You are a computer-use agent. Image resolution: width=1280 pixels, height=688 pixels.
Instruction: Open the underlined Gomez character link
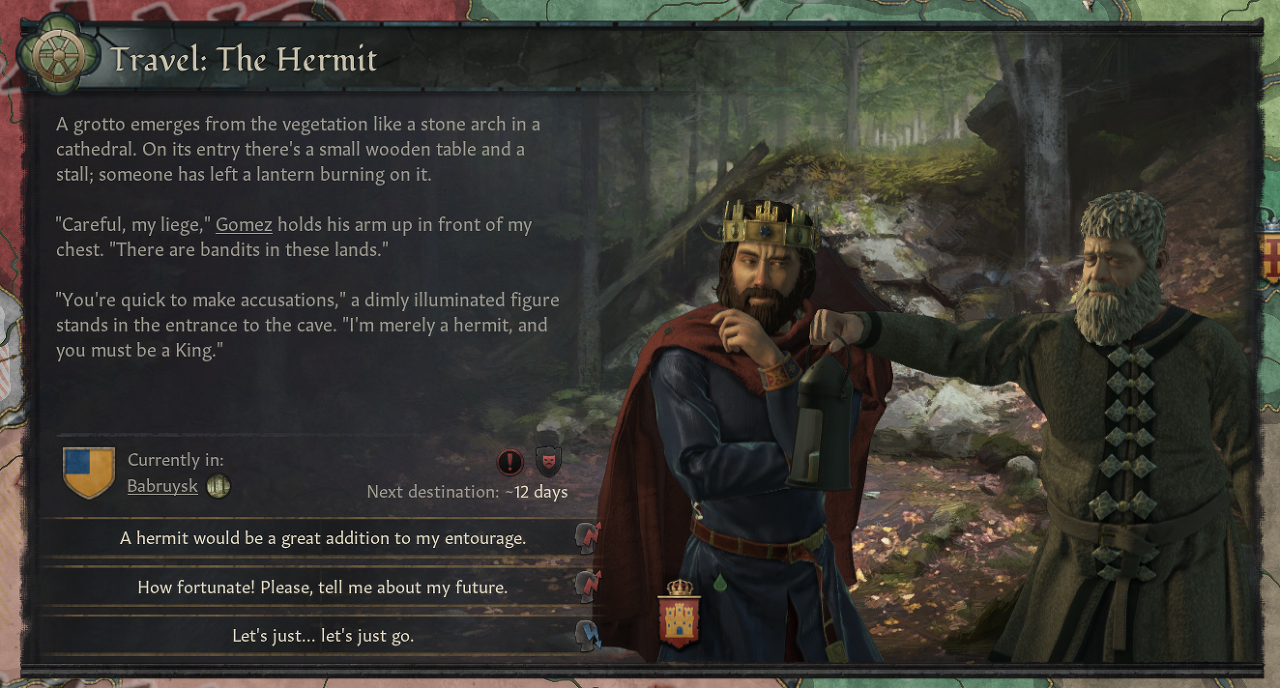click(244, 224)
